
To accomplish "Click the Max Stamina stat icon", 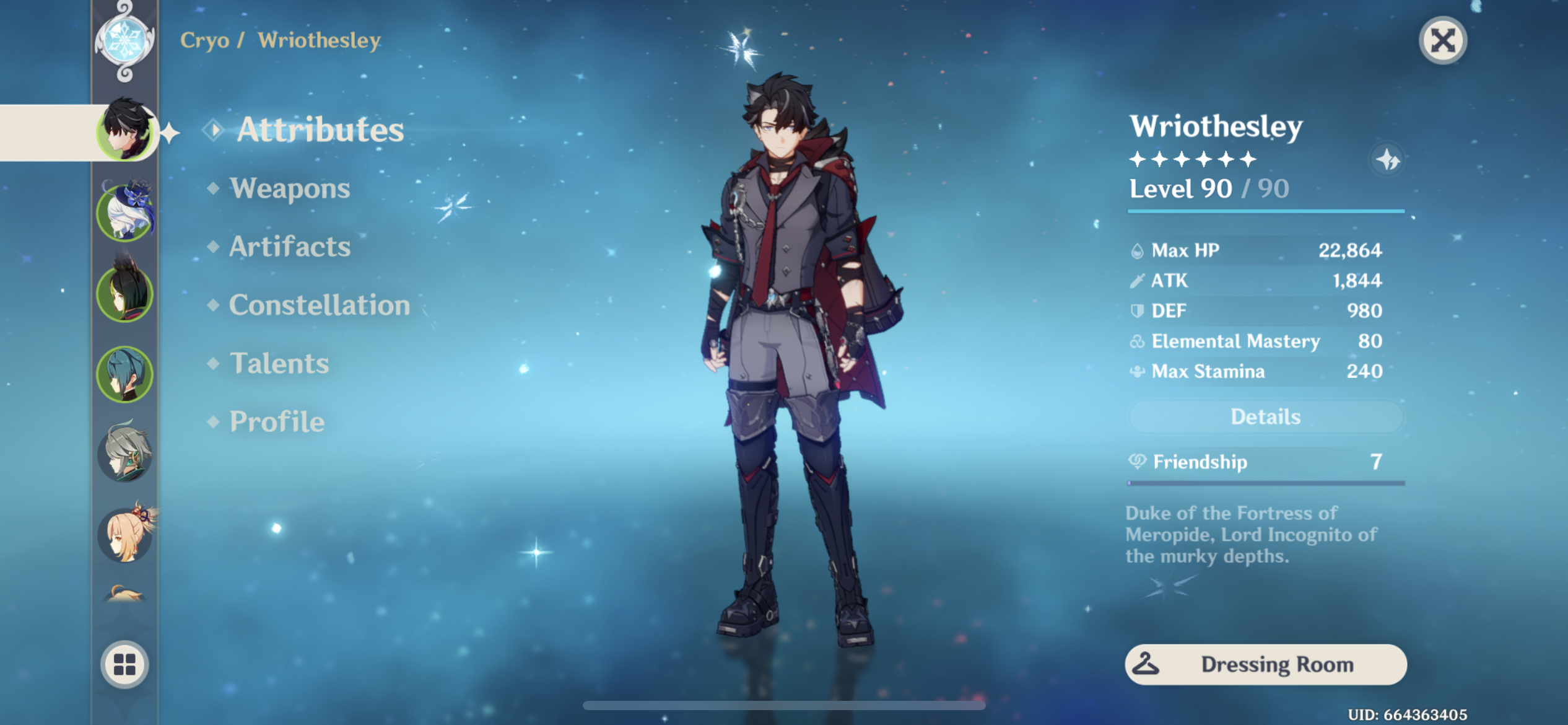I will [1137, 371].
